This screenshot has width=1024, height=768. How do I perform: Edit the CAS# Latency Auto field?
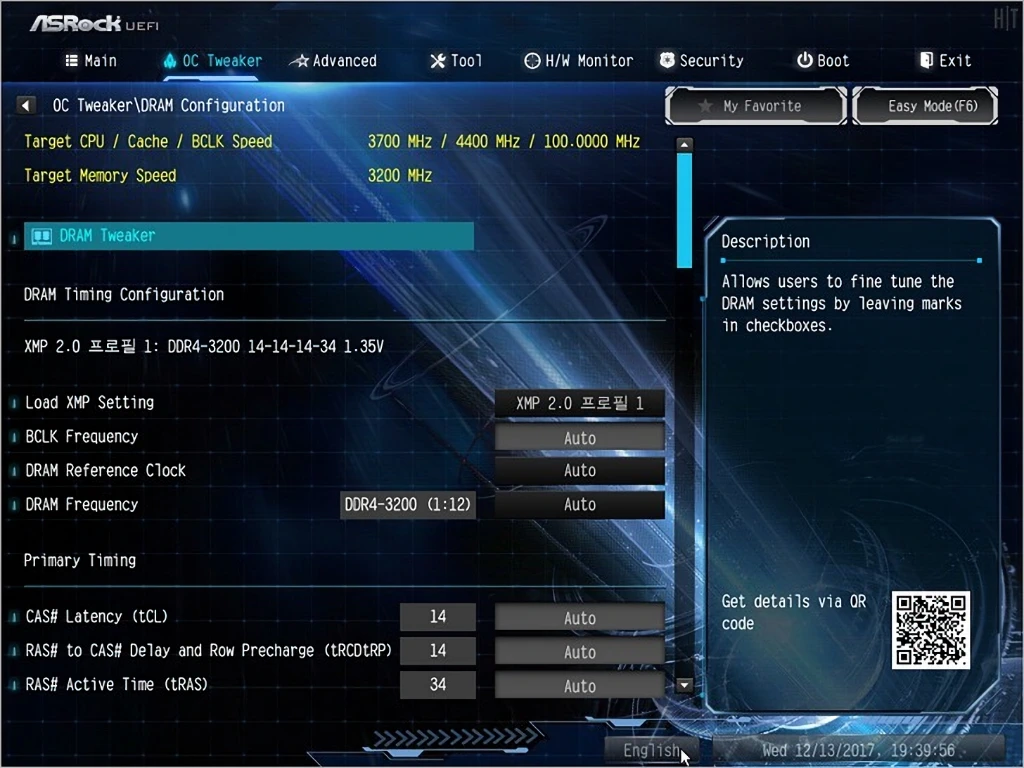(x=580, y=618)
